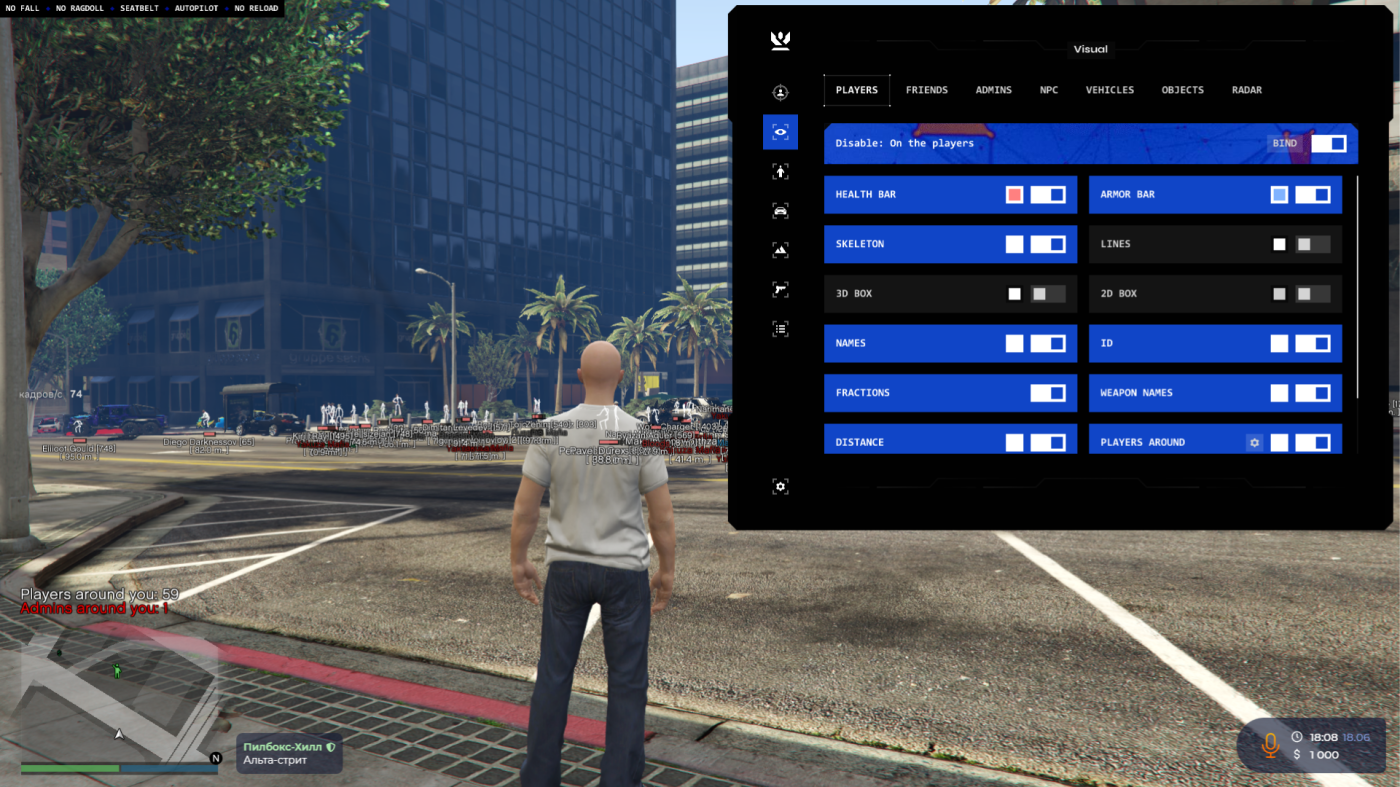Switch to the FRIENDS tab

(x=927, y=89)
